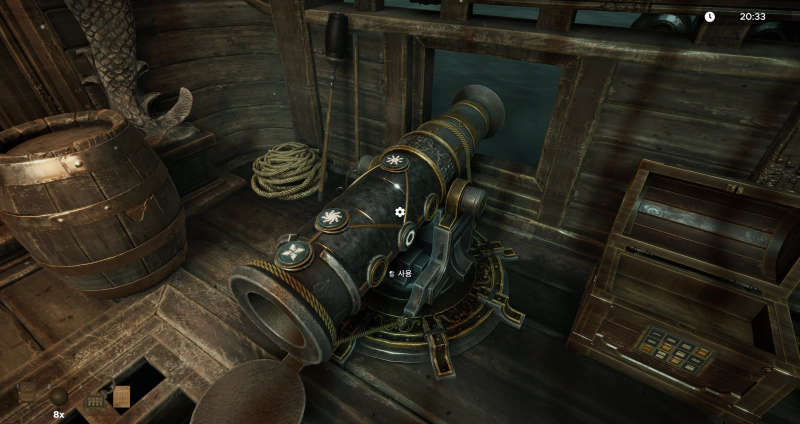Image resolution: width=800 pixels, height=424 pixels.
Task: Select the cannonball item in the hotbar
Action: click(59, 397)
